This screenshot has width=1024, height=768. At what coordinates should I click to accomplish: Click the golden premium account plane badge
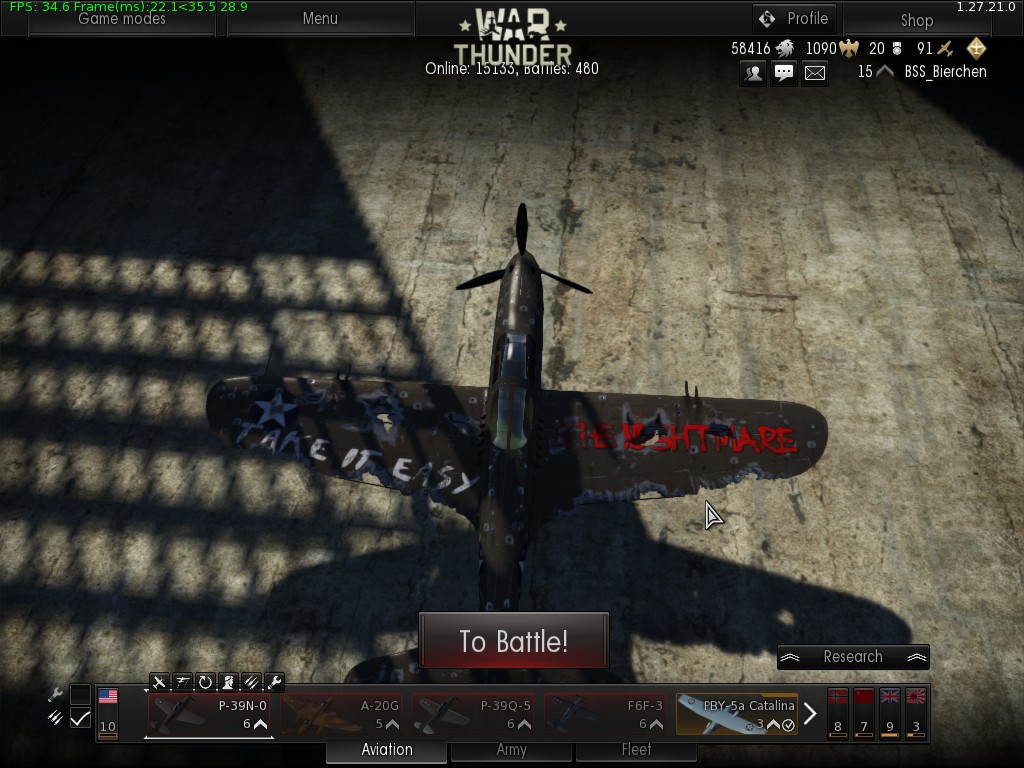click(x=976, y=48)
